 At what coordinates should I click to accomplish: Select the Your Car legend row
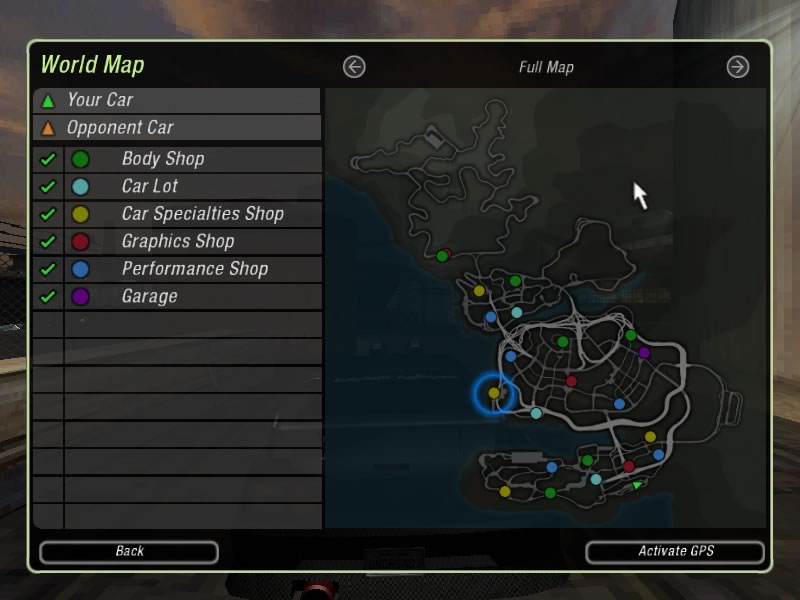pyautogui.click(x=177, y=100)
